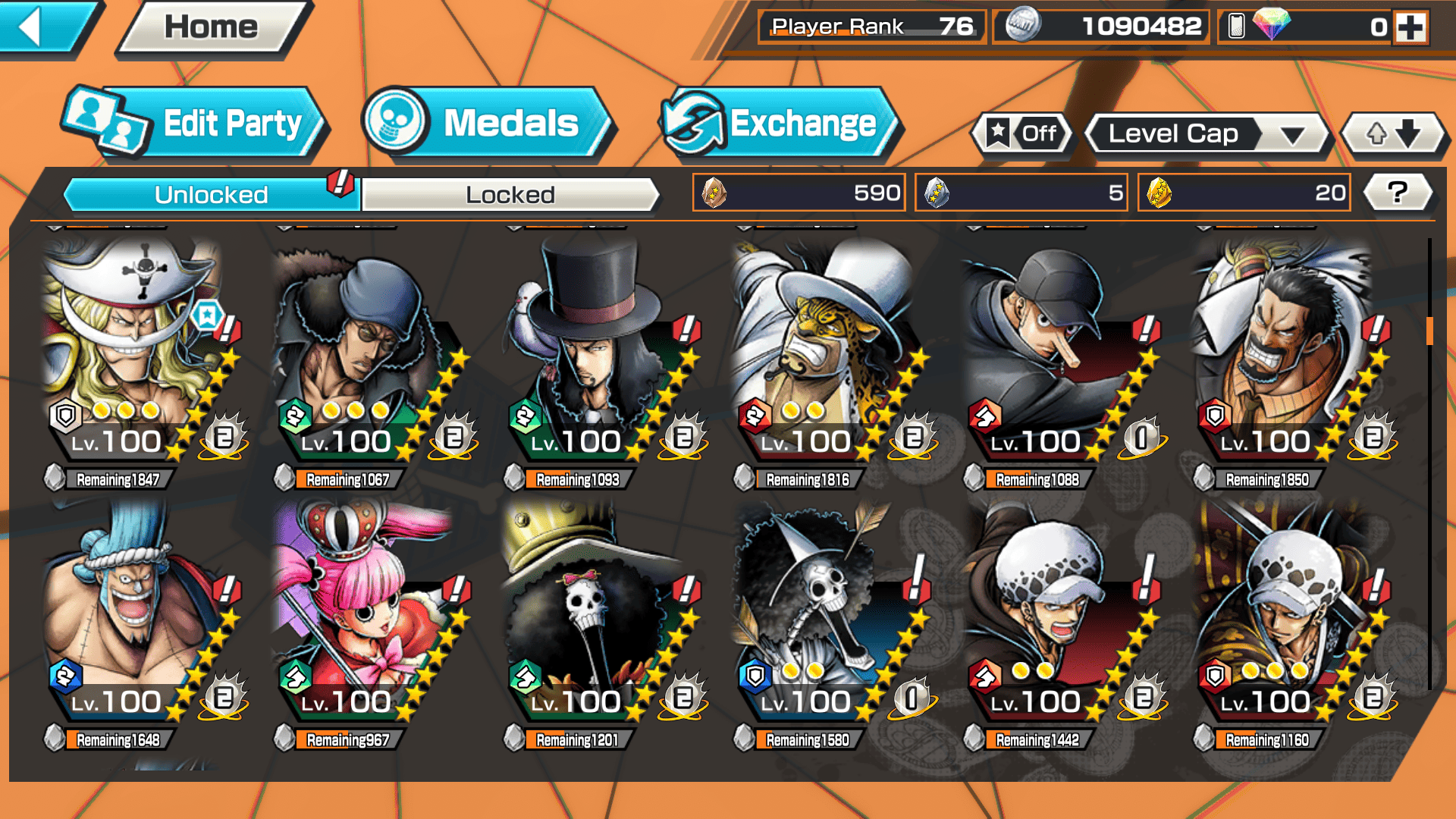Image resolution: width=1456 pixels, height=819 pixels.
Task: Open the question mark help
Action: click(1397, 193)
